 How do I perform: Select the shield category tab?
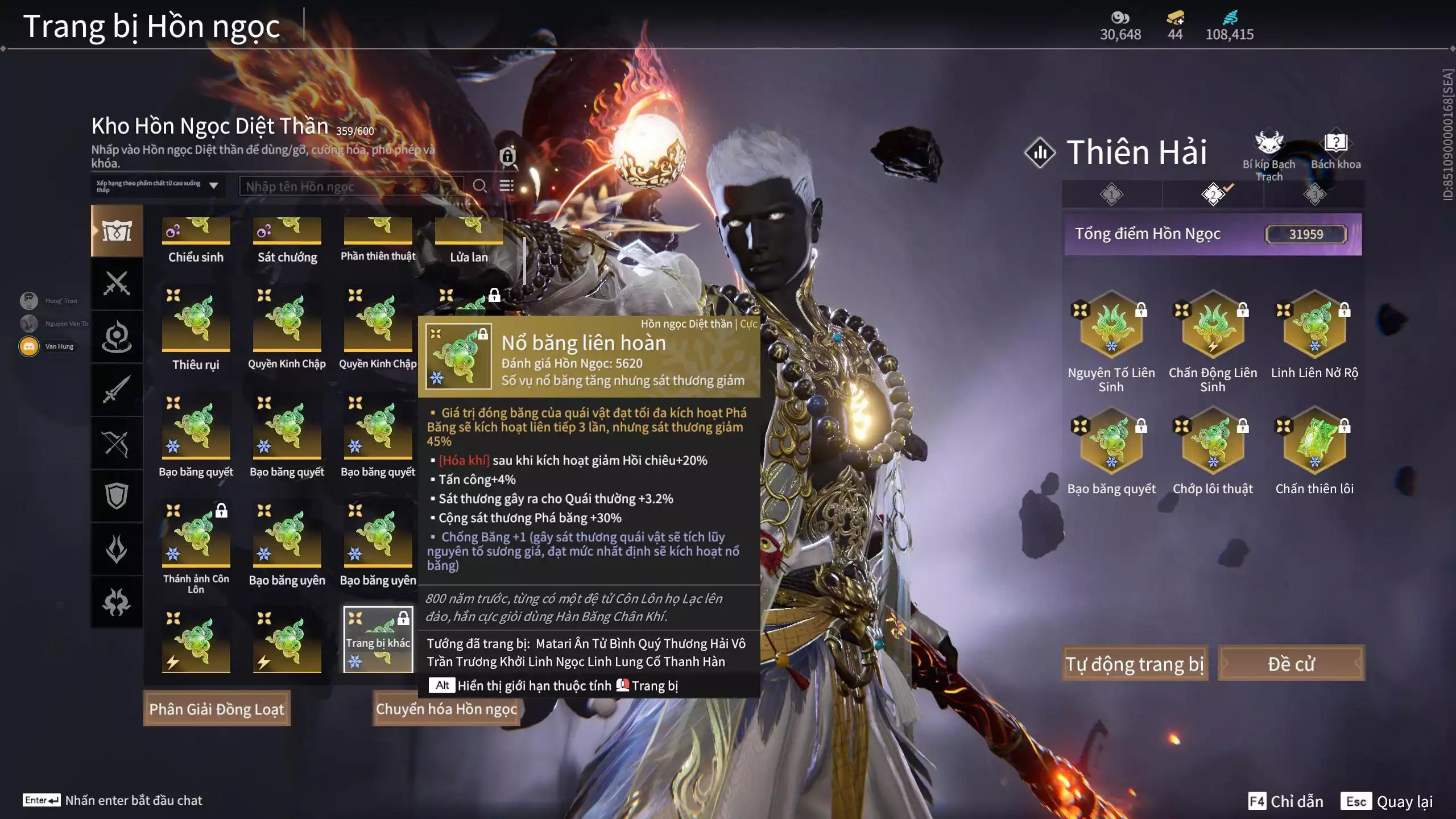(x=117, y=496)
